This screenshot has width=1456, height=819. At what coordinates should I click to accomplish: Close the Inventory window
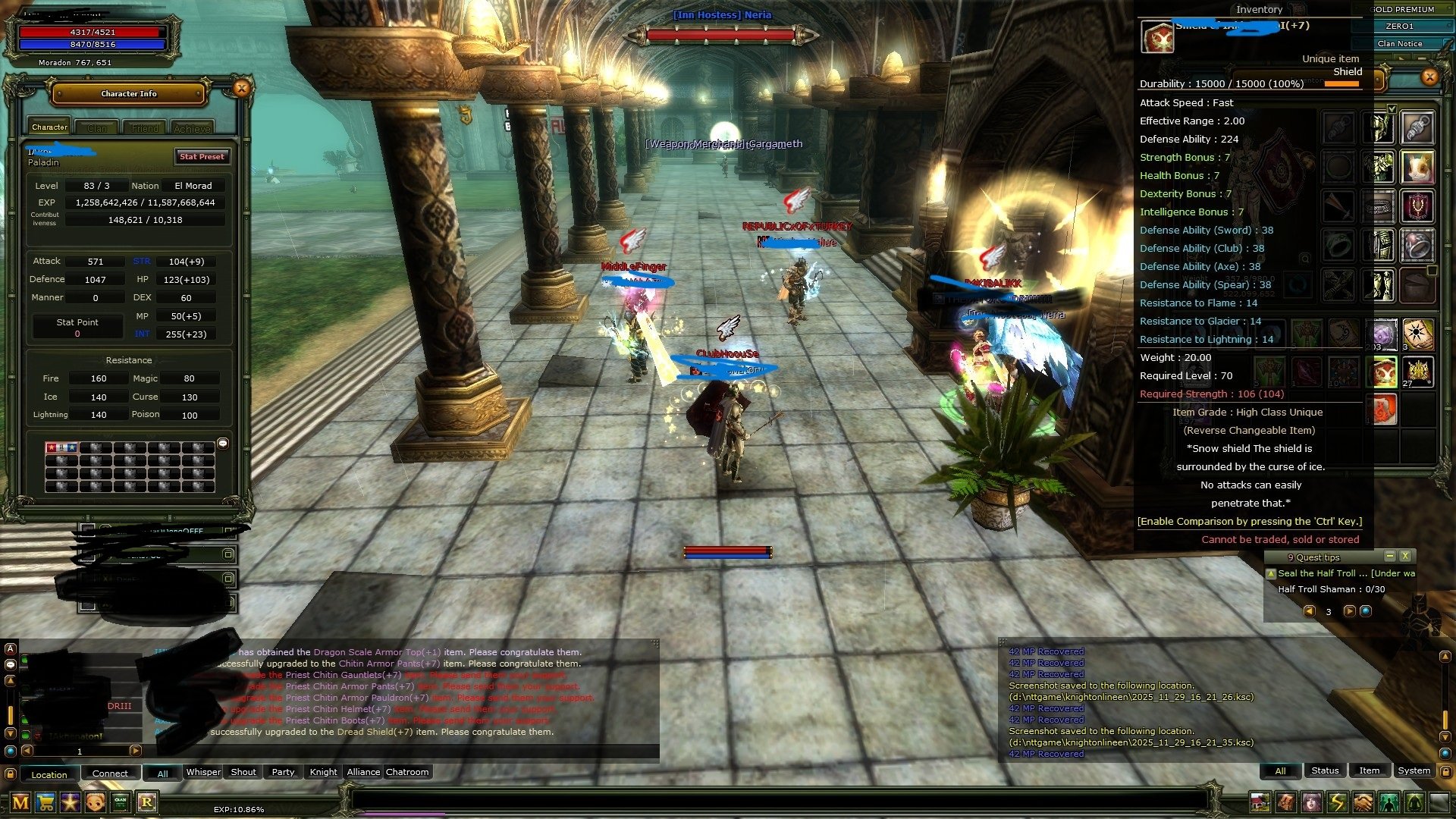click(1429, 77)
